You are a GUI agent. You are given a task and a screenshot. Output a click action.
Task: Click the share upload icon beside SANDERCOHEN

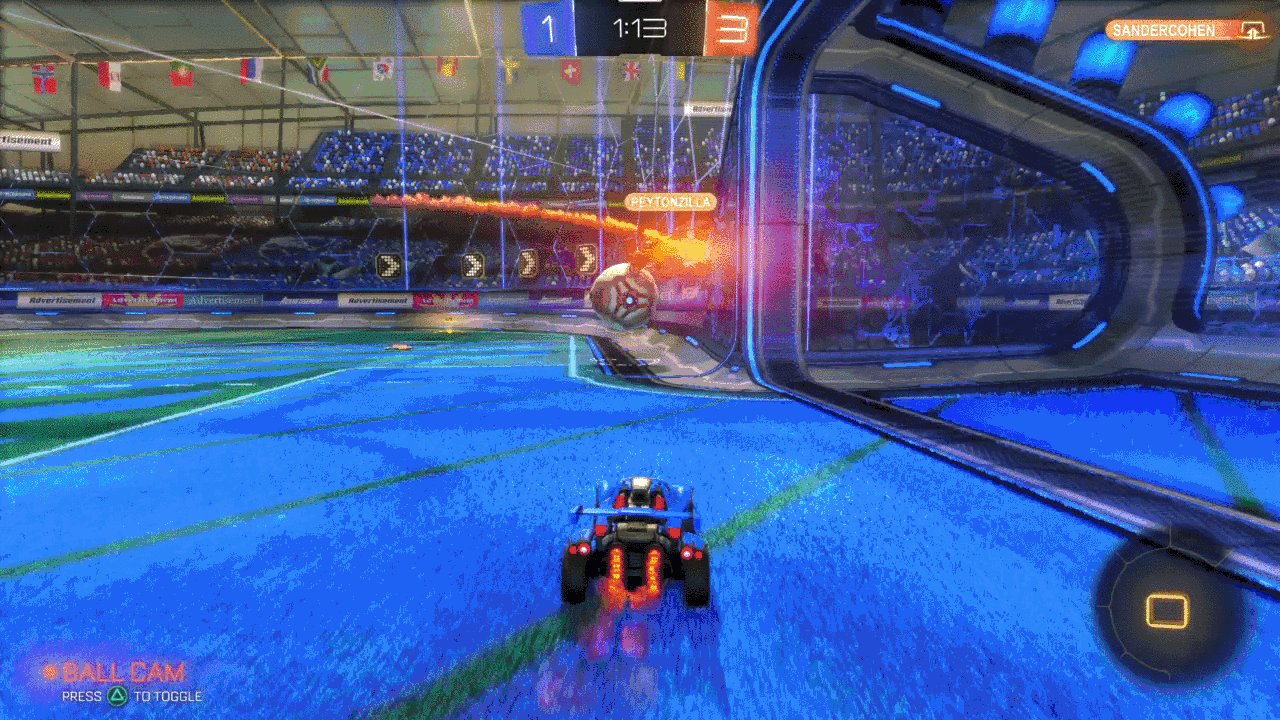pos(1251,31)
